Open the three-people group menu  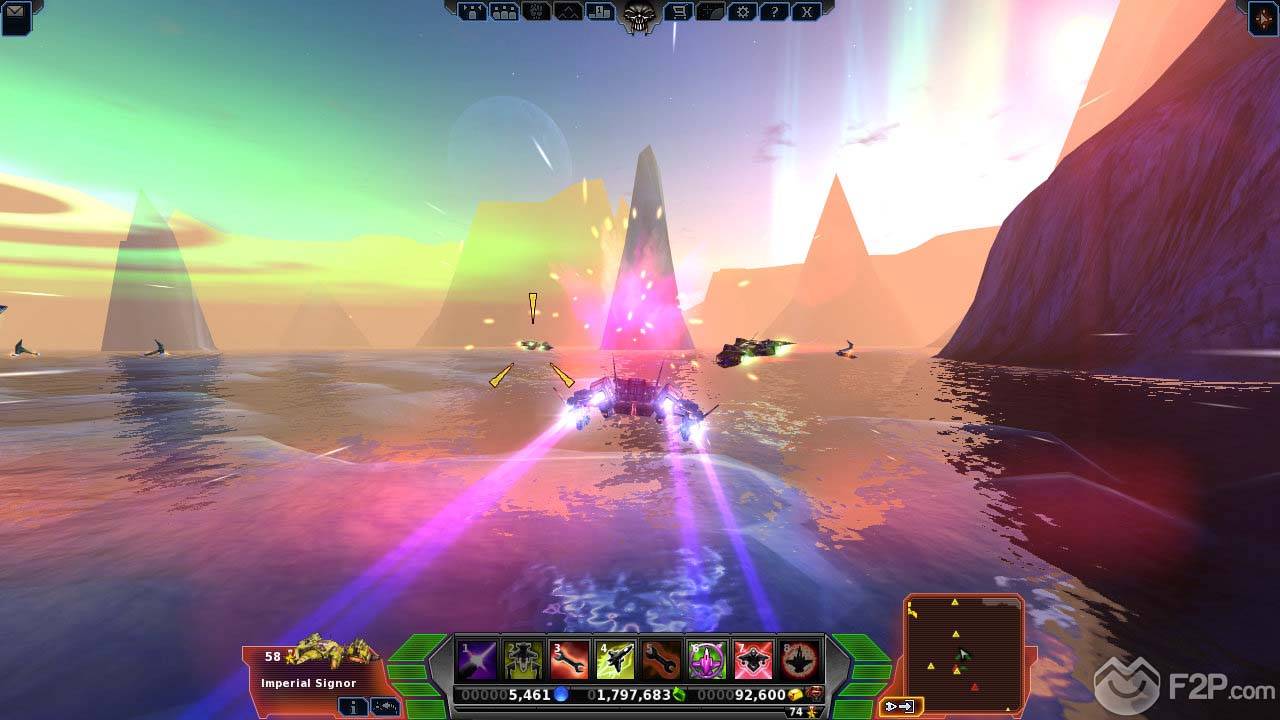click(504, 12)
